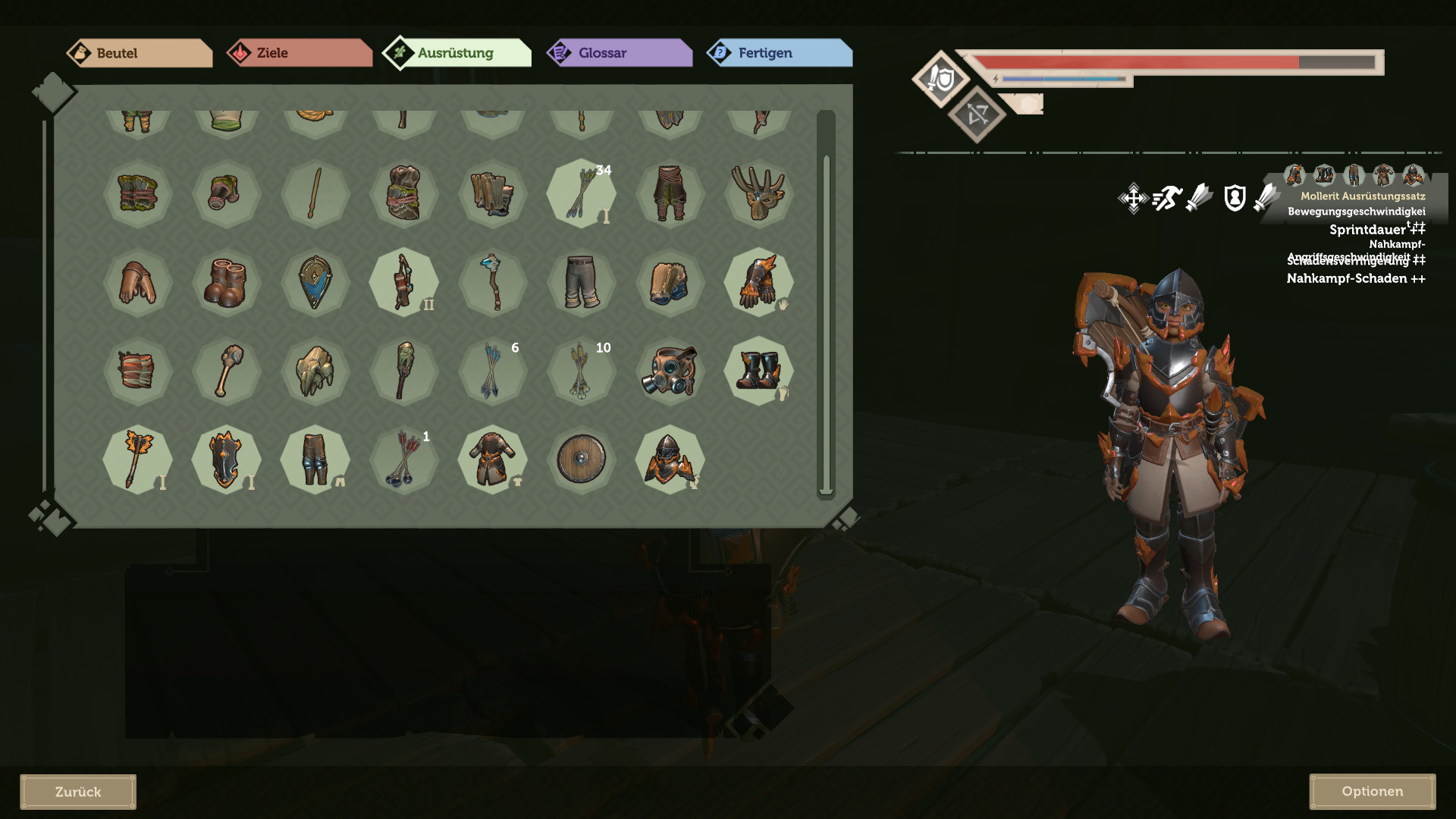The width and height of the screenshot is (1456, 819).
Task: Select the stack of 10 arrows
Action: (x=582, y=371)
